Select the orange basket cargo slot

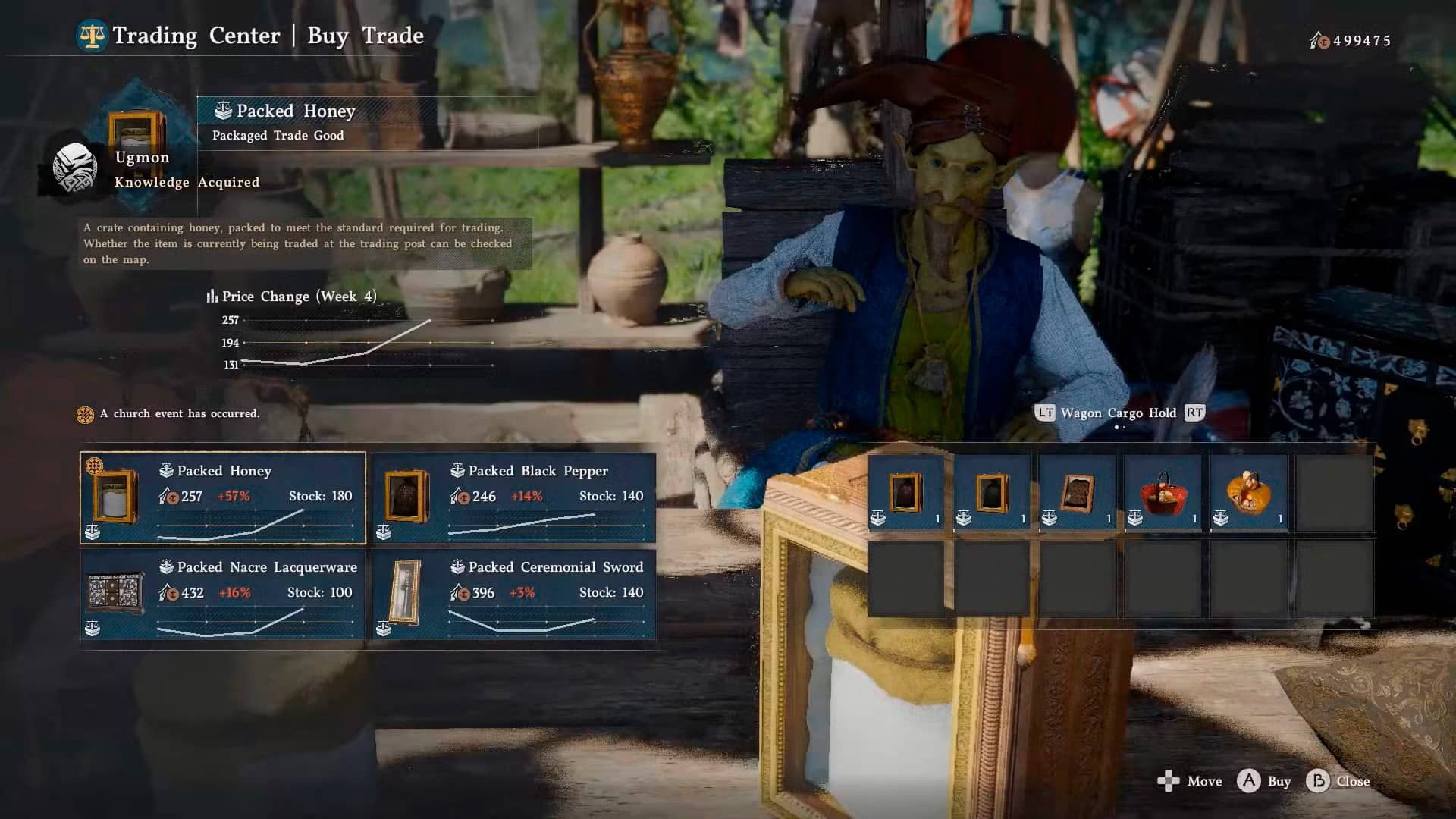click(1249, 494)
